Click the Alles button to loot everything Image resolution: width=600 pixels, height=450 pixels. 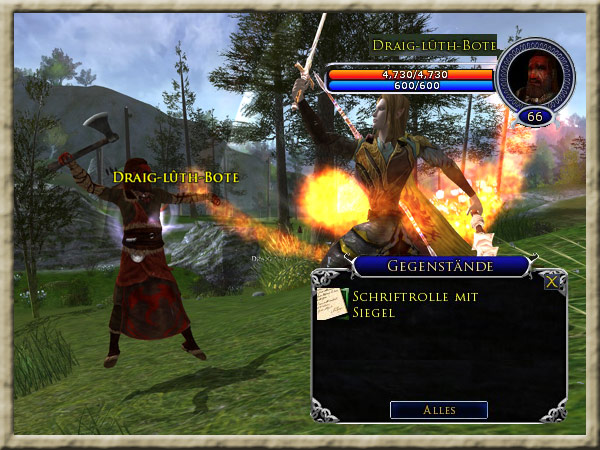(438, 410)
